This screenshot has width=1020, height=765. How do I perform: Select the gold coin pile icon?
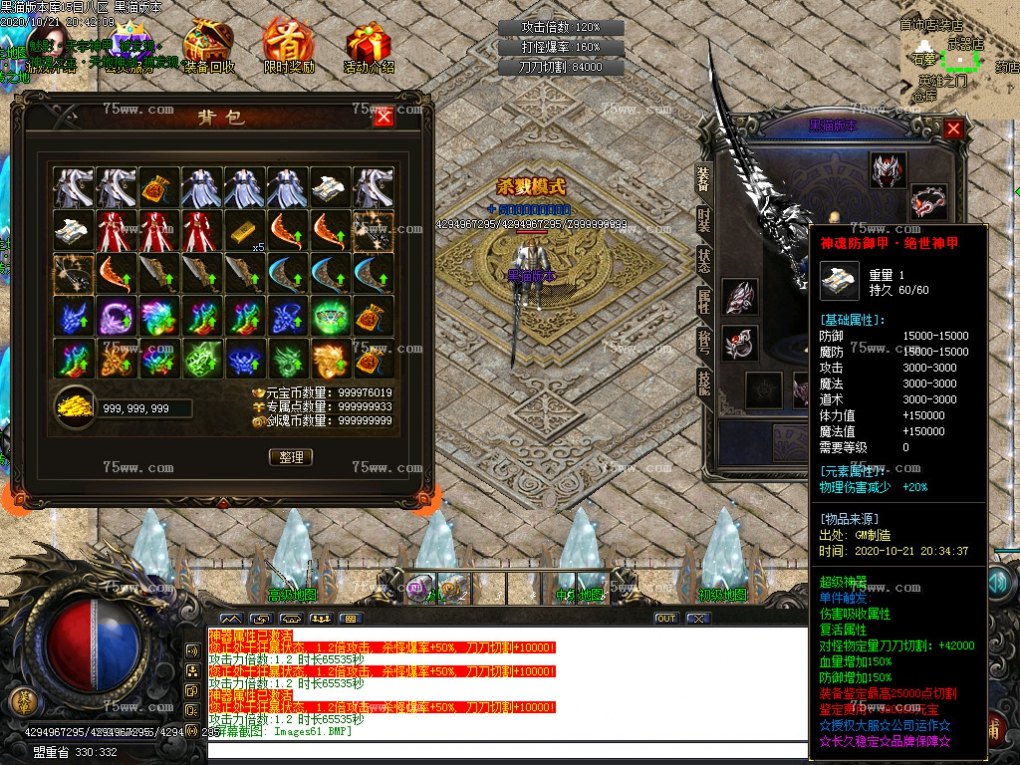click(75, 407)
